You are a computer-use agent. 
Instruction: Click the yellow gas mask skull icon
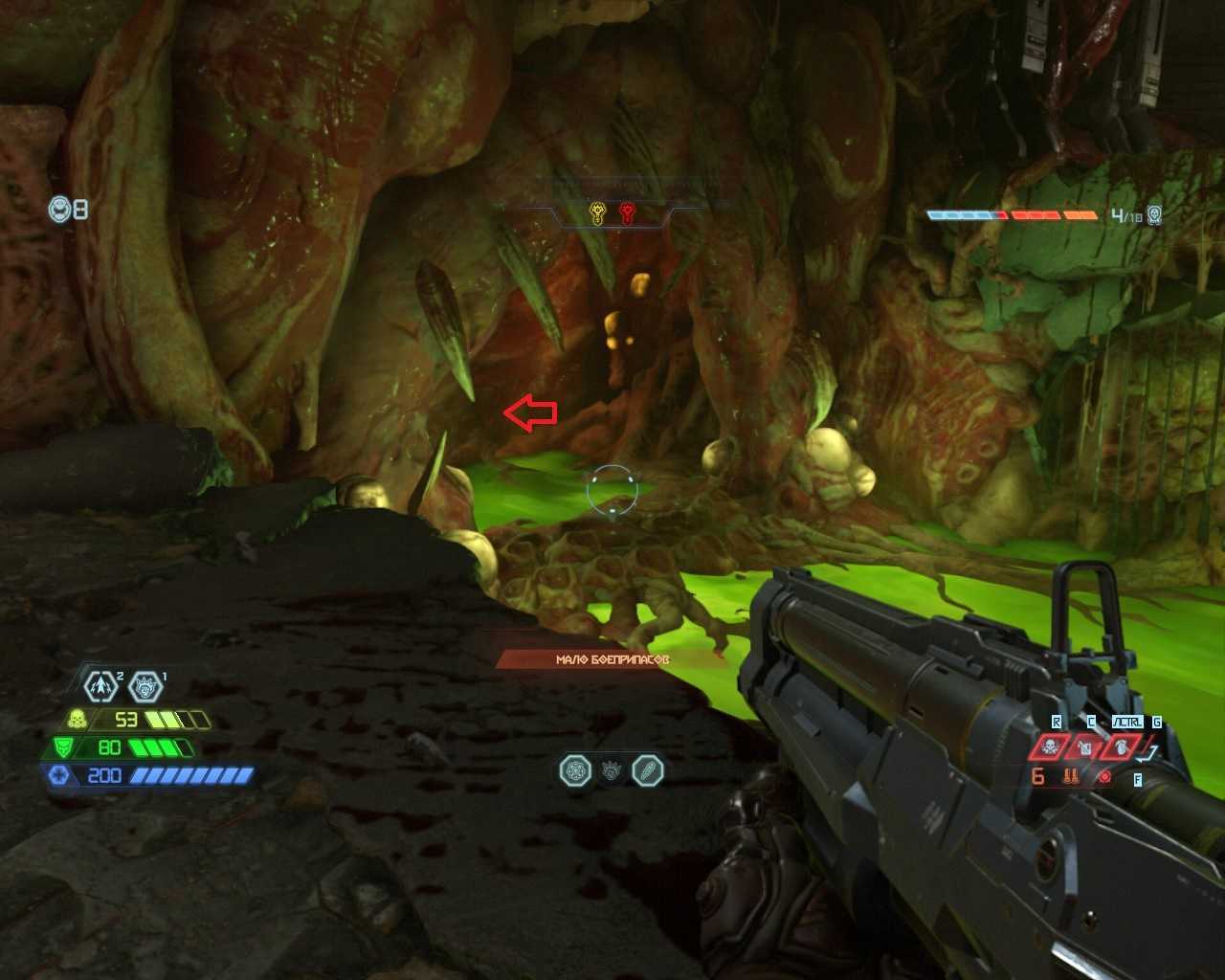tap(78, 719)
